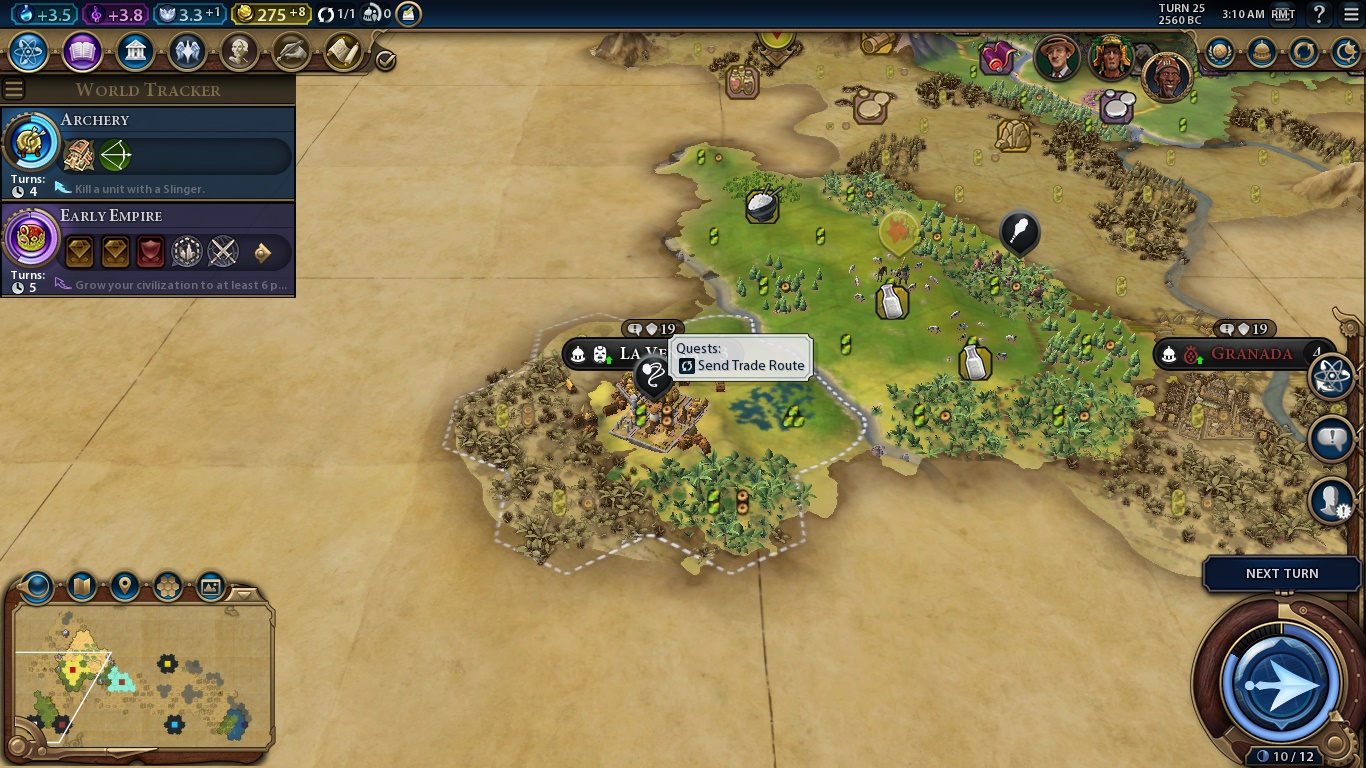Screen dimensions: 1366x768
Task: Open the Great People screen
Action: click(x=239, y=51)
